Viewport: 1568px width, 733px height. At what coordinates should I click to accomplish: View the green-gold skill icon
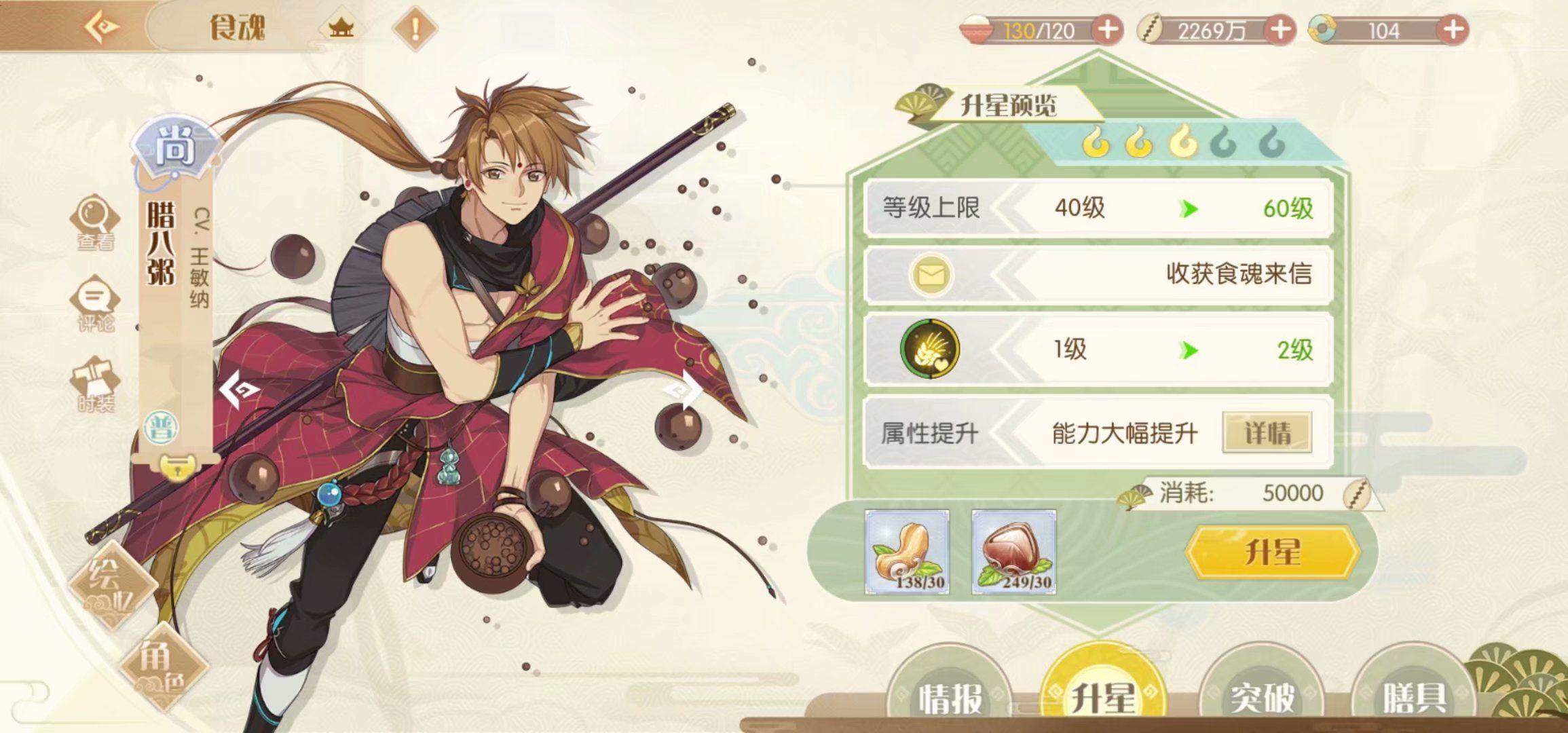pos(929,350)
